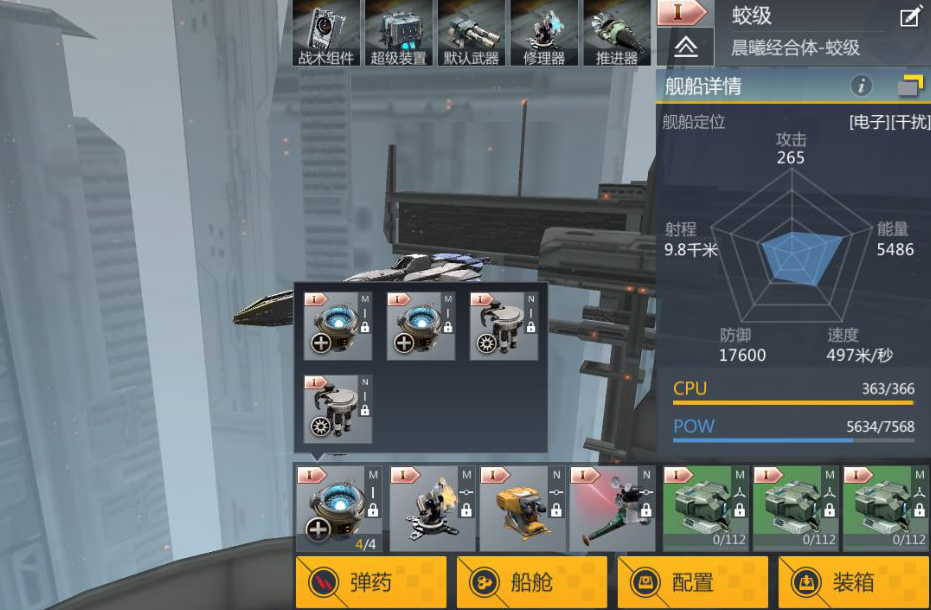Edit the 蛟级 ship name
Image resolution: width=931 pixels, height=610 pixels.
click(x=910, y=16)
